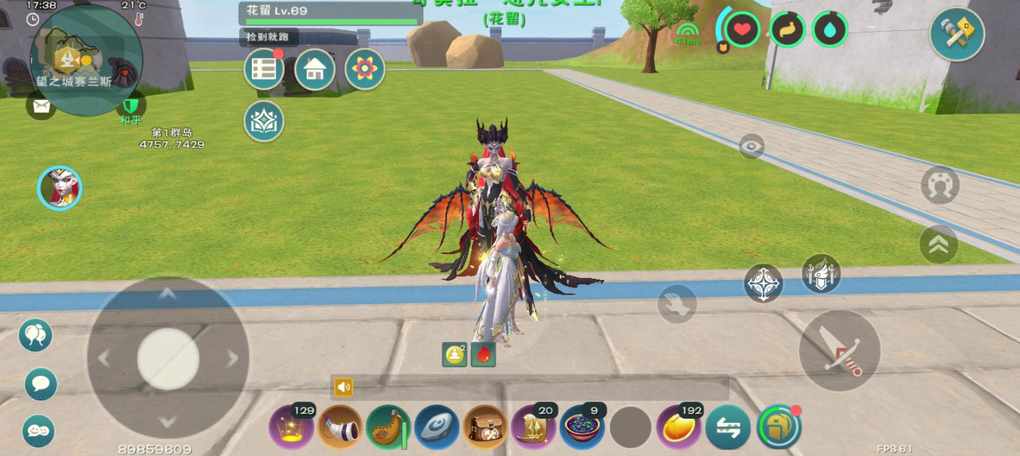Open the build tools hammer button
The width and height of the screenshot is (1020, 456).
pos(957,34)
